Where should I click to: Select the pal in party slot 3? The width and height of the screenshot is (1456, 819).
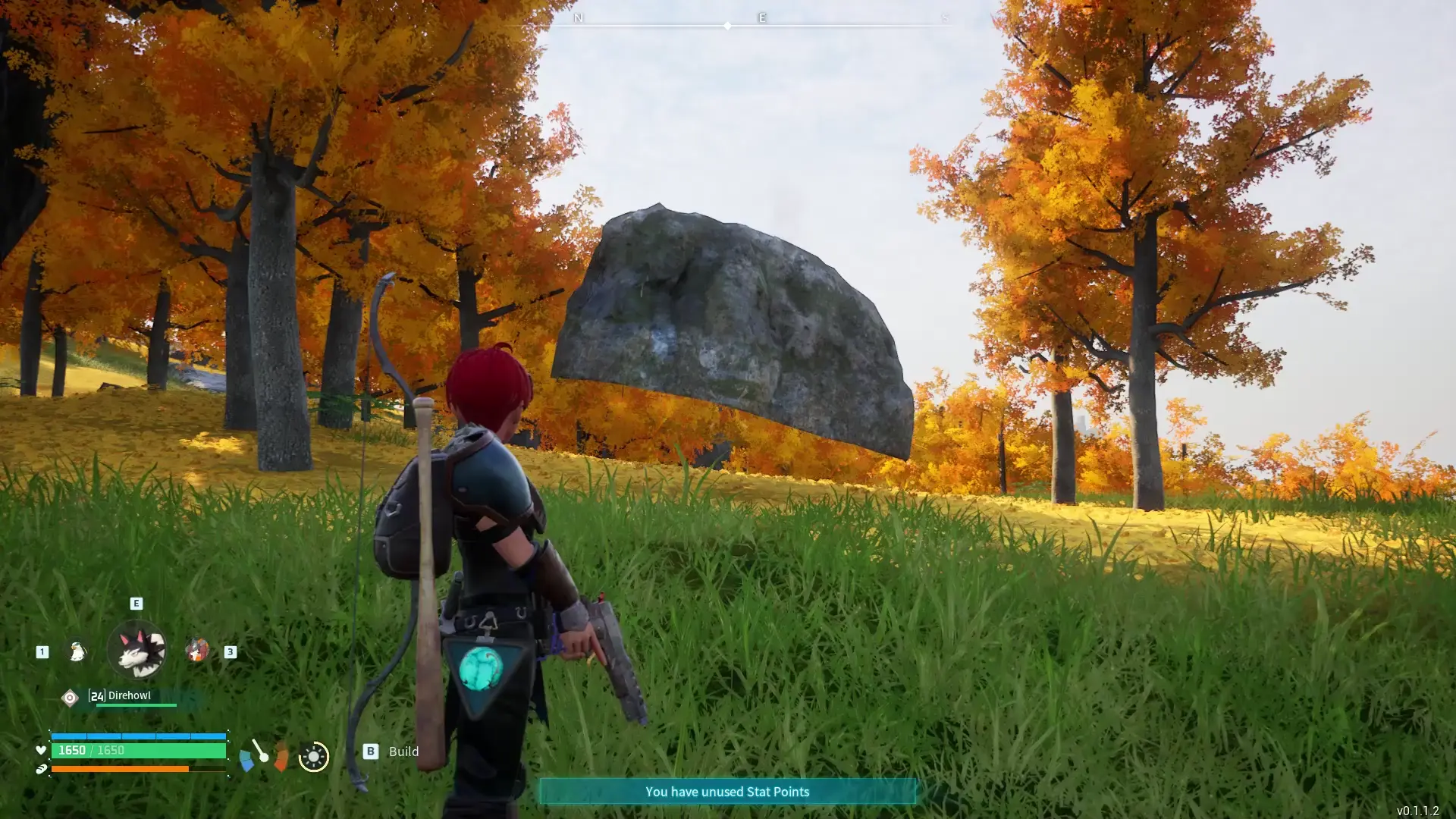198,651
